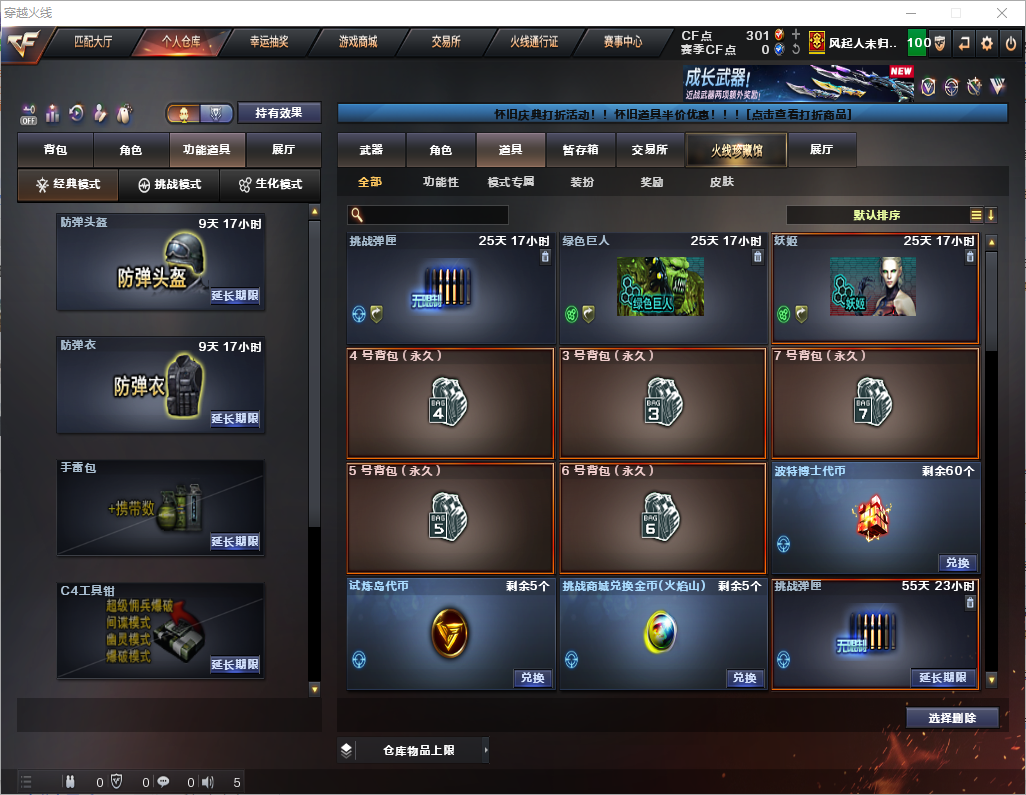The width and height of the screenshot is (1026, 795).
Task: Click the 选择删除 button
Action: (x=952, y=718)
